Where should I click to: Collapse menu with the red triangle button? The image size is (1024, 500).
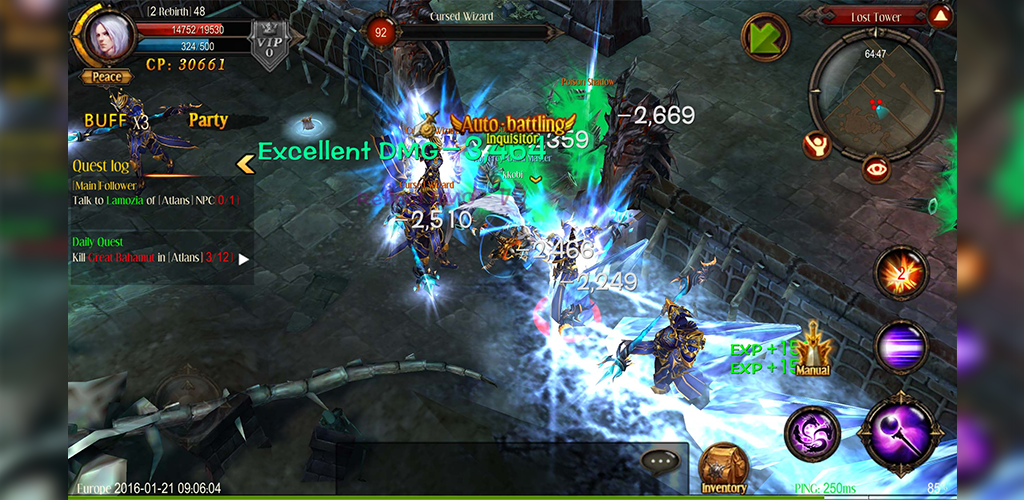[x=940, y=15]
